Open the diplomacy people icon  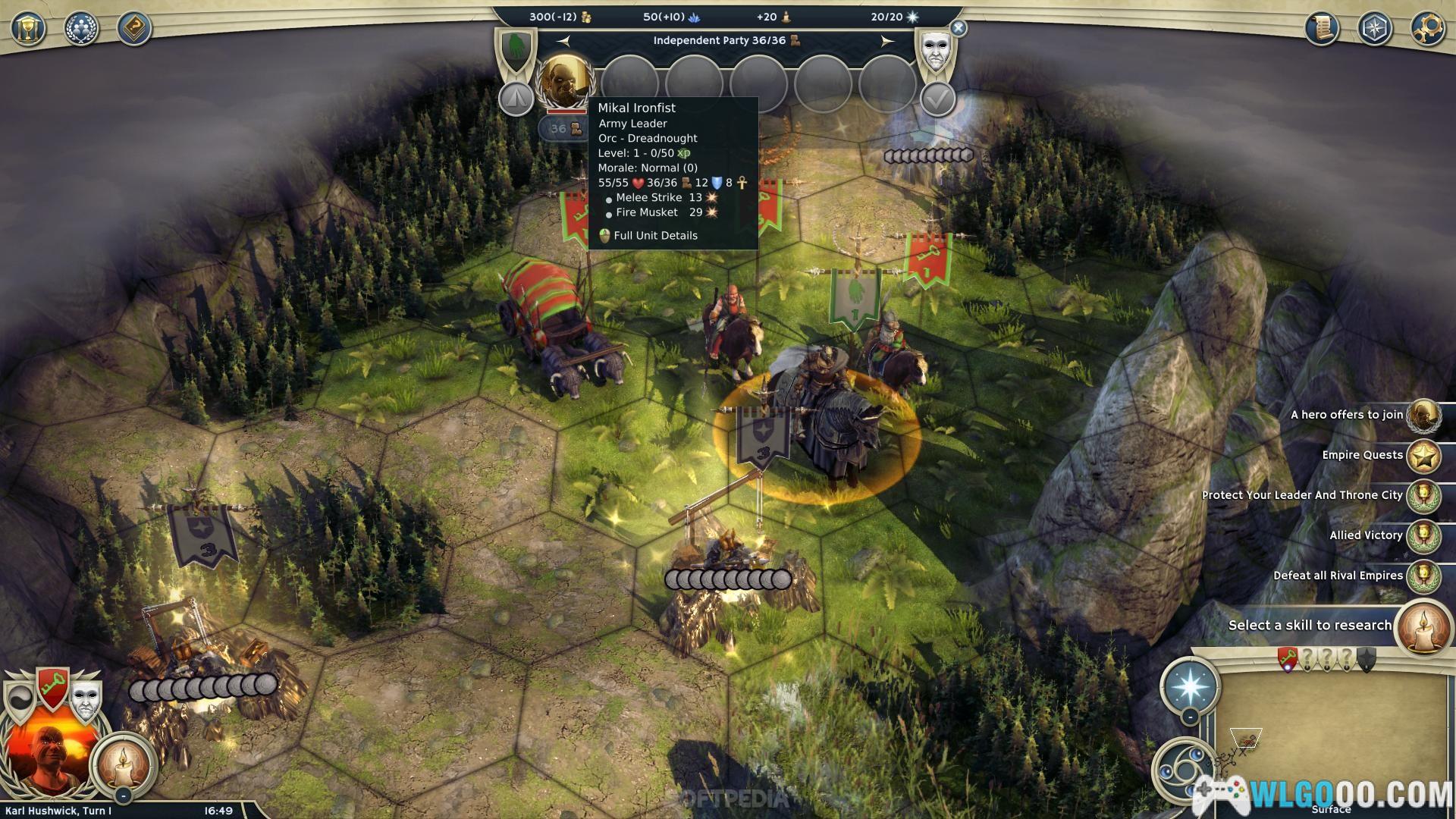(81, 29)
